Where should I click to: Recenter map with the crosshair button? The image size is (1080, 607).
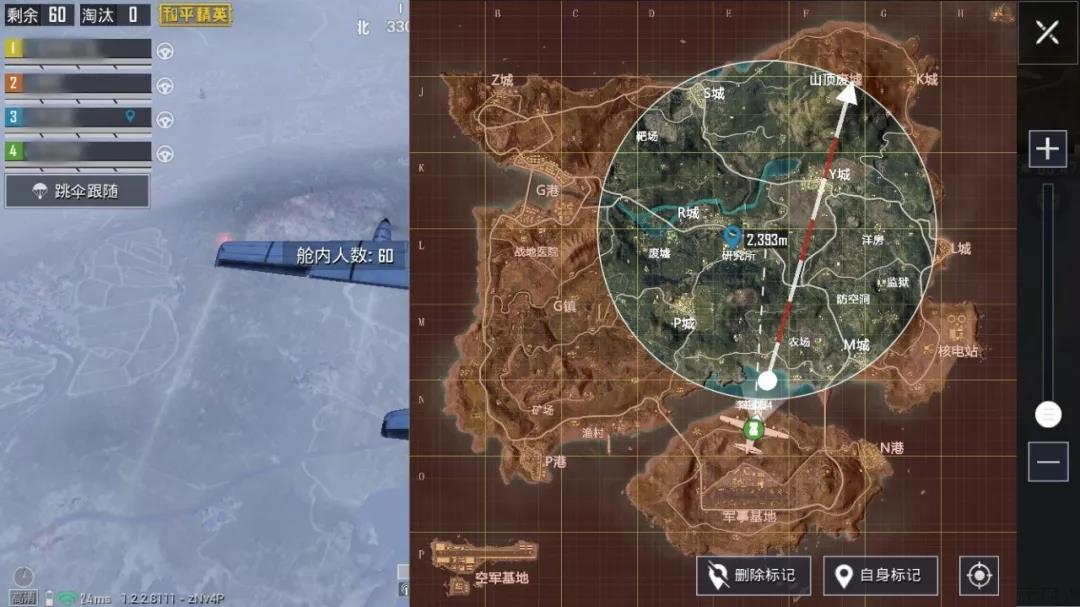(978, 575)
